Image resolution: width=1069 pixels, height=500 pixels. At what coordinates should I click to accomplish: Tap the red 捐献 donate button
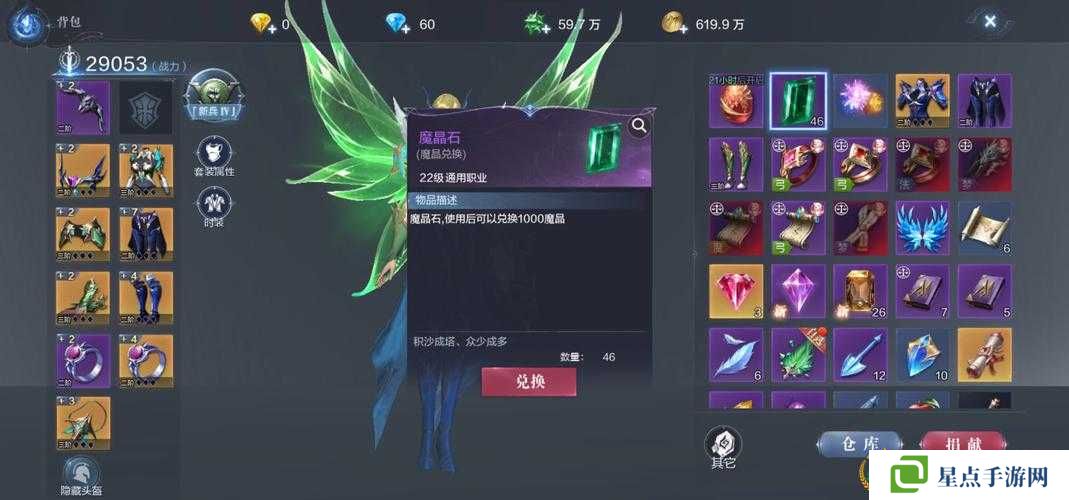961,444
